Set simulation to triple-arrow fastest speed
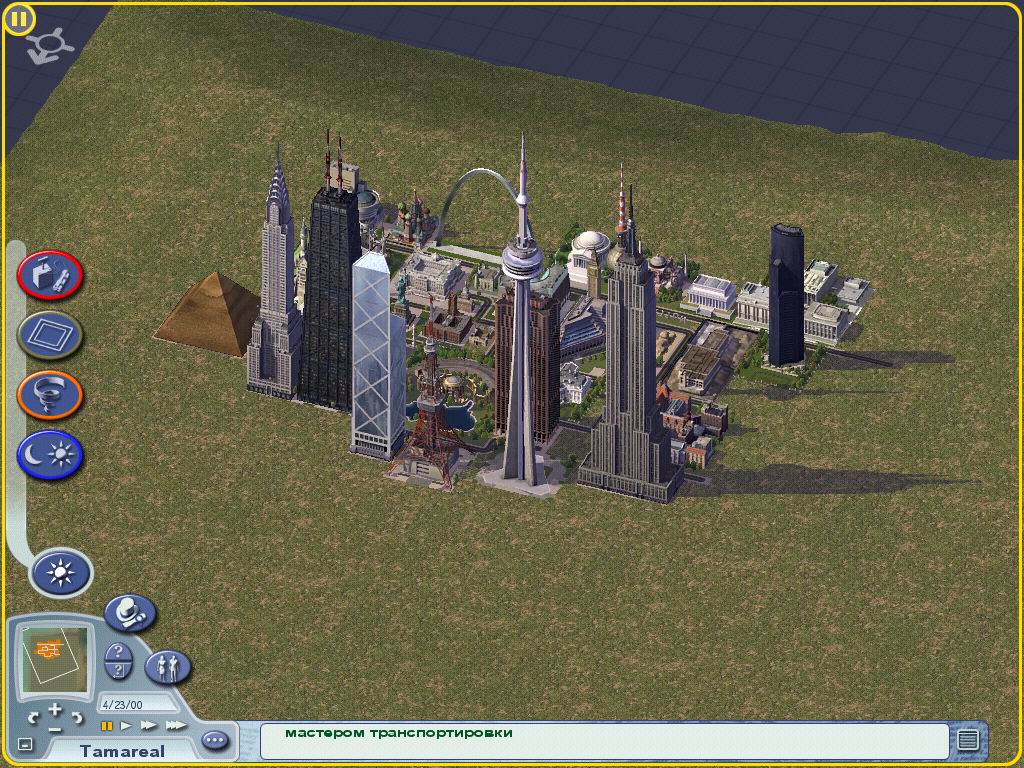This screenshot has height=768, width=1024. point(175,725)
